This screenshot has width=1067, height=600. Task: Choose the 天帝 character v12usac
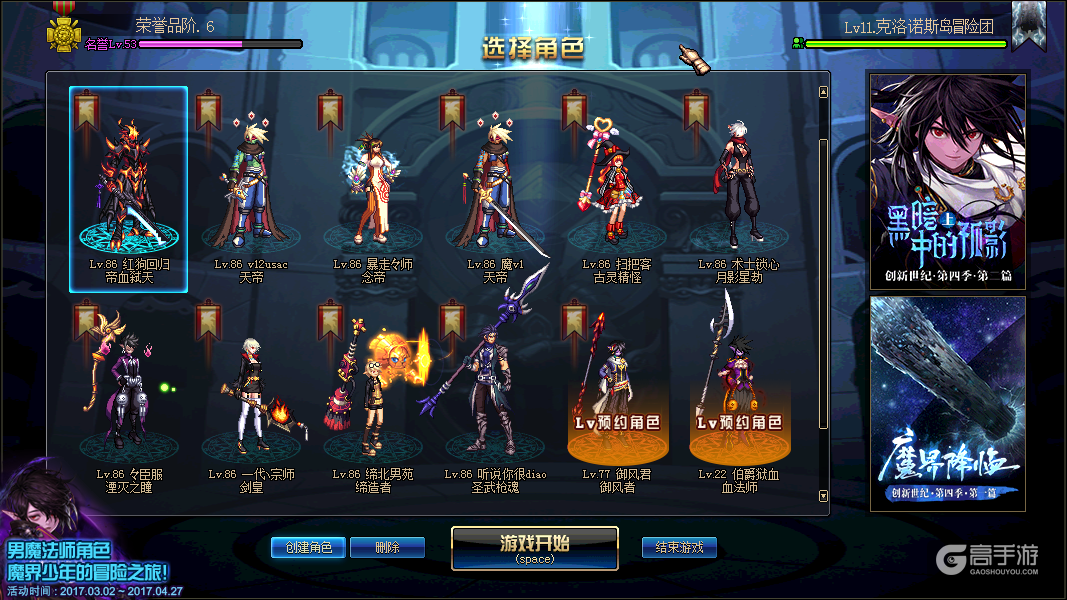coord(250,190)
